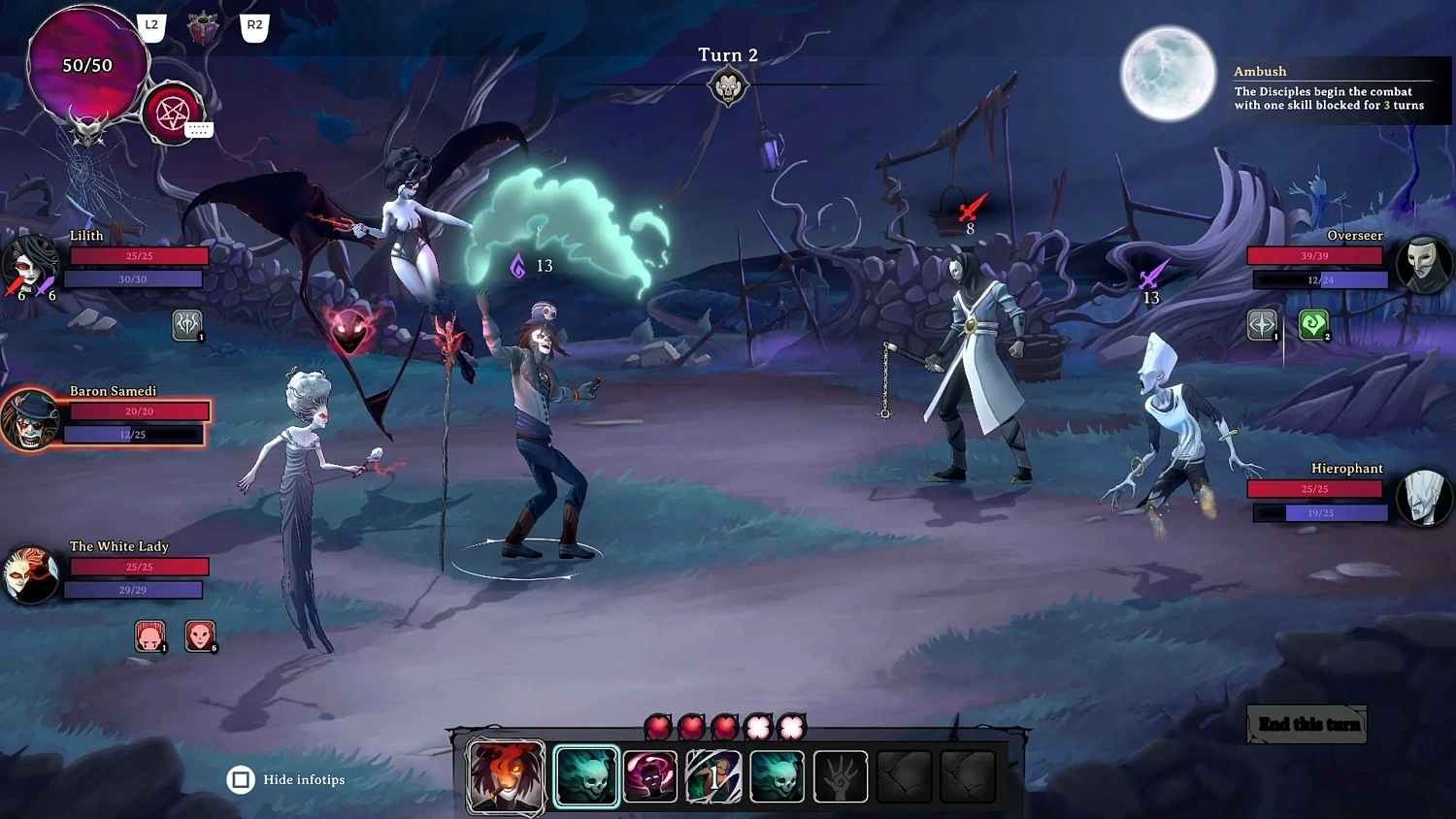The image size is (1456, 819).
Task: Select Baron Samedi's party portrait on the left
Action: point(30,420)
